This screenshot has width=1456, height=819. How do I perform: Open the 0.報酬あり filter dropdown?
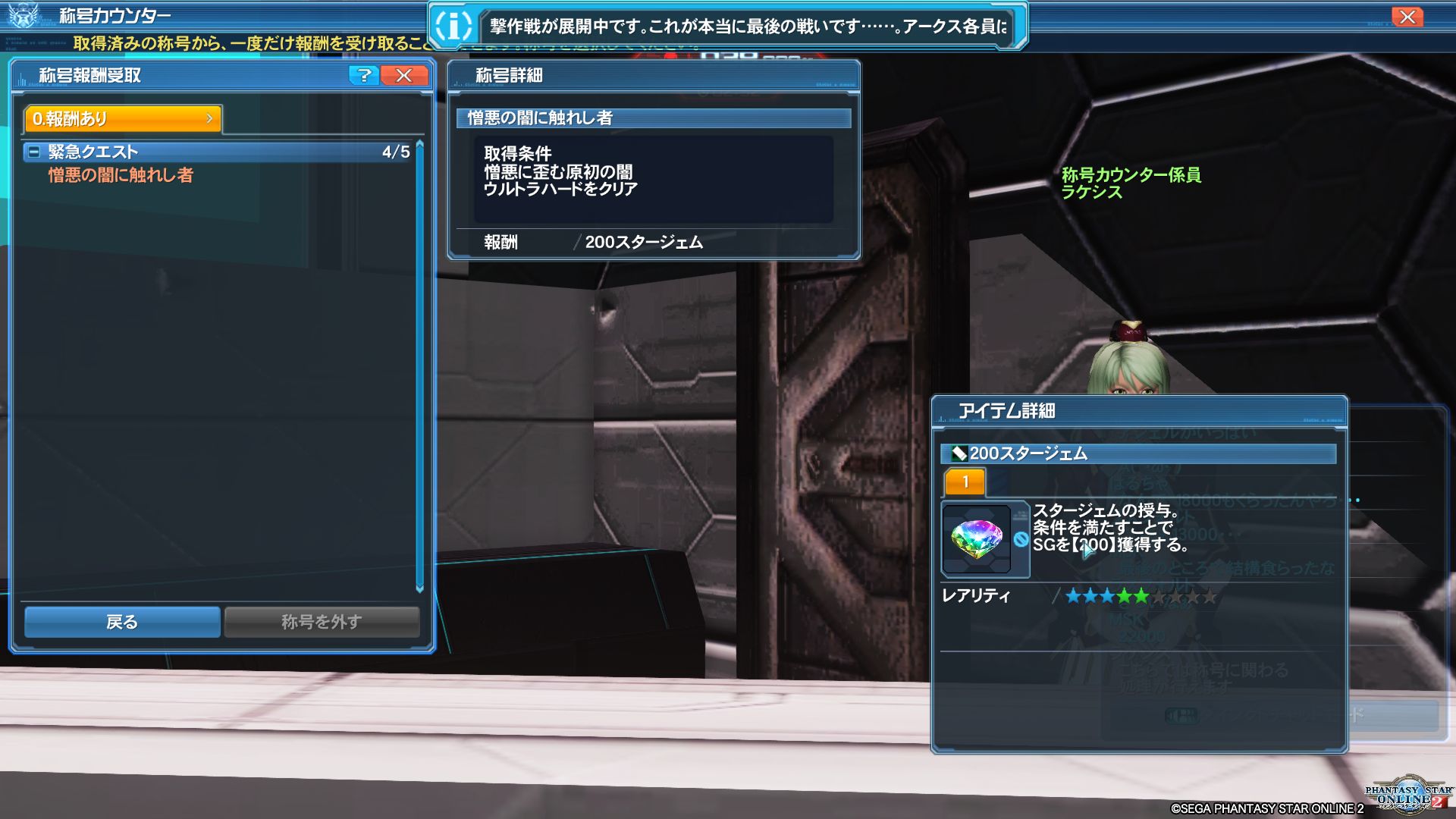[123, 119]
